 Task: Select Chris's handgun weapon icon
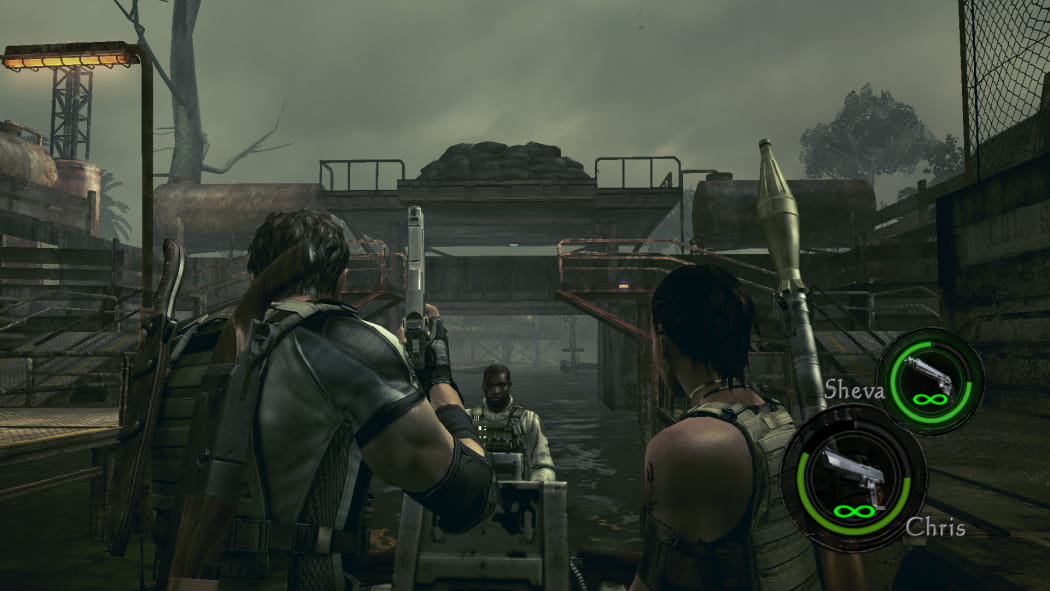click(853, 473)
